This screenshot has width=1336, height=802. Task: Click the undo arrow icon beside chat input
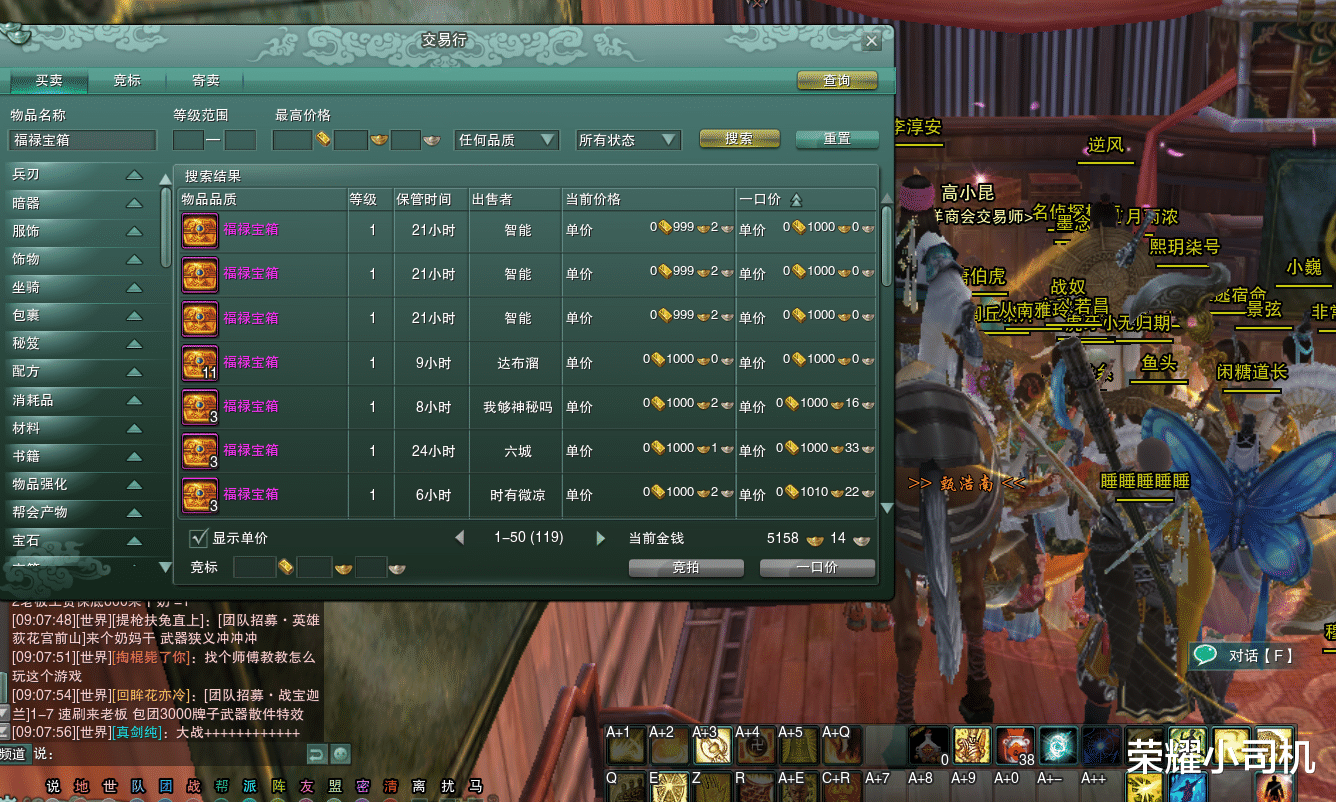317,756
